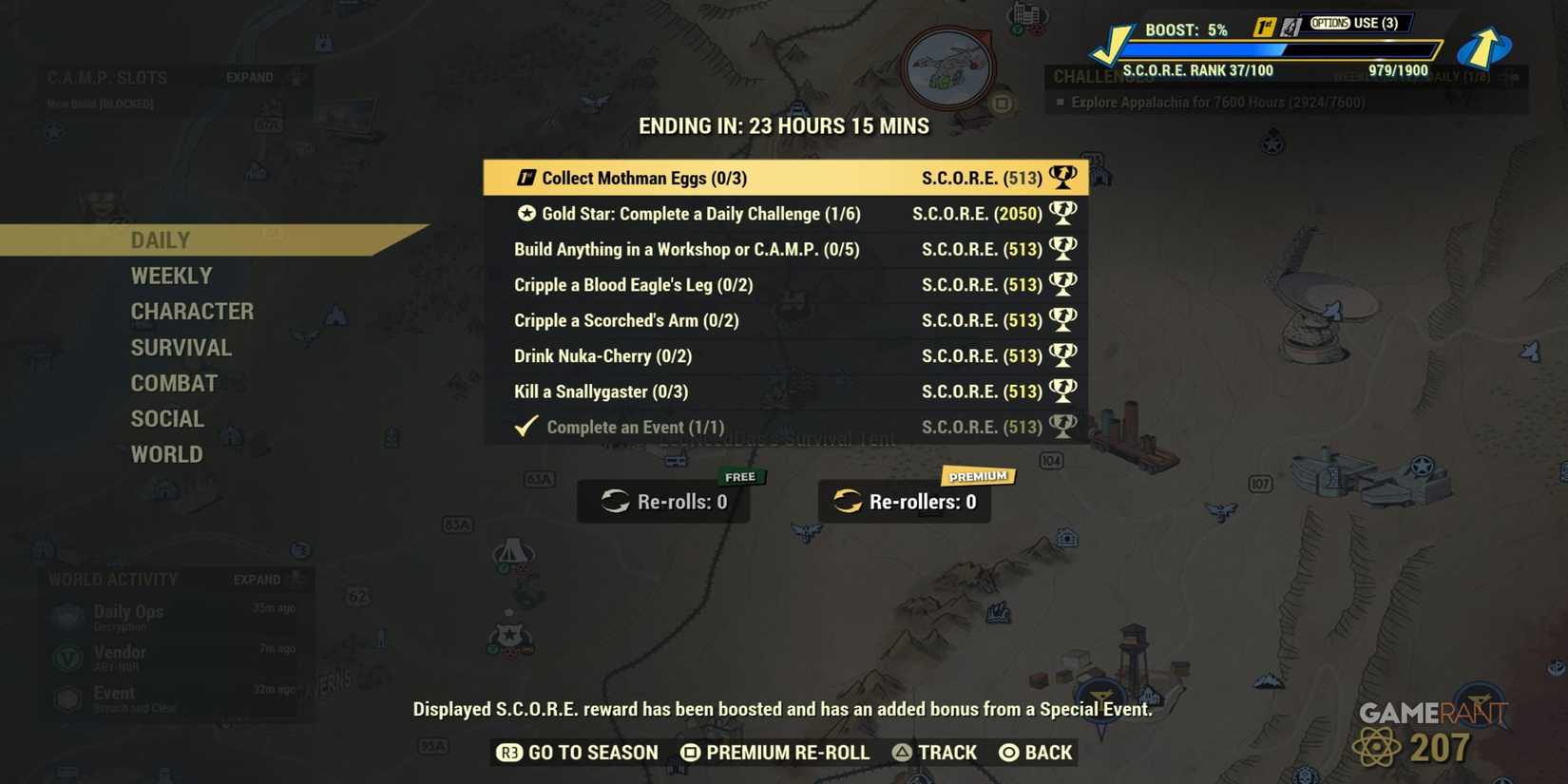Click the Vendor icon in World Activity panel
1568x784 pixels.
coord(65,657)
